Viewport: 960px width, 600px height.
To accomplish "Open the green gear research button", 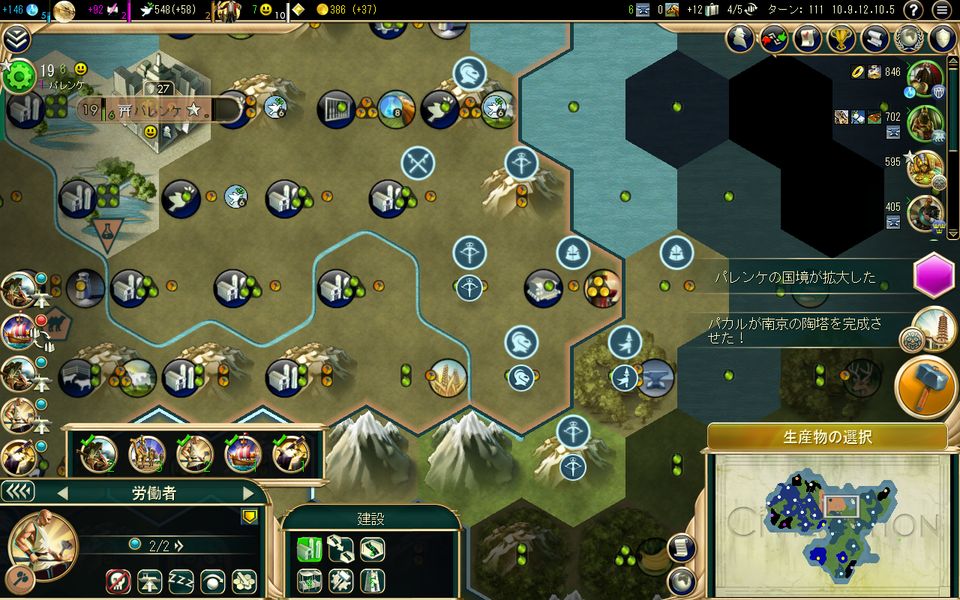I will [x=17, y=78].
